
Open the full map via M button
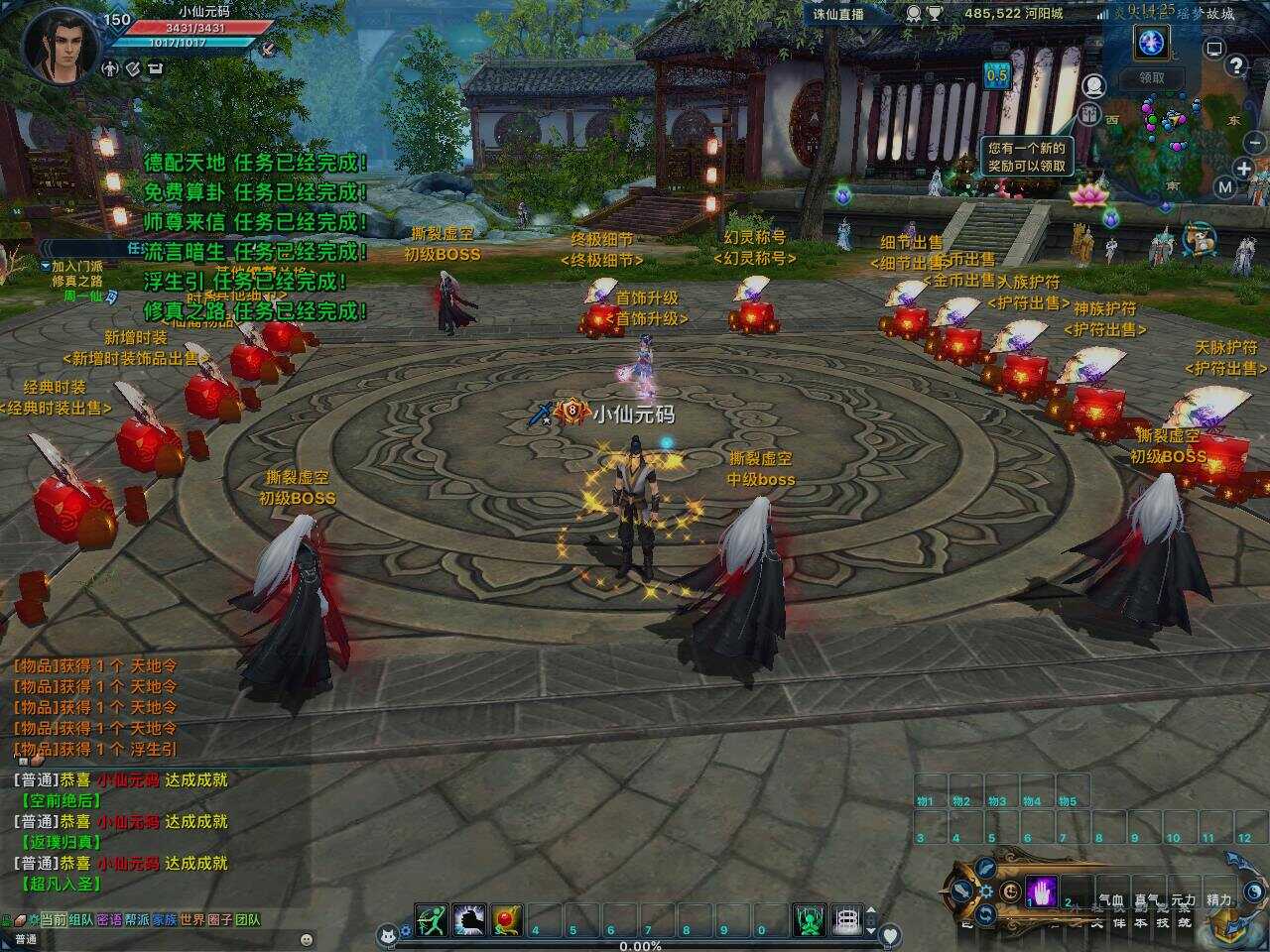tap(1225, 187)
